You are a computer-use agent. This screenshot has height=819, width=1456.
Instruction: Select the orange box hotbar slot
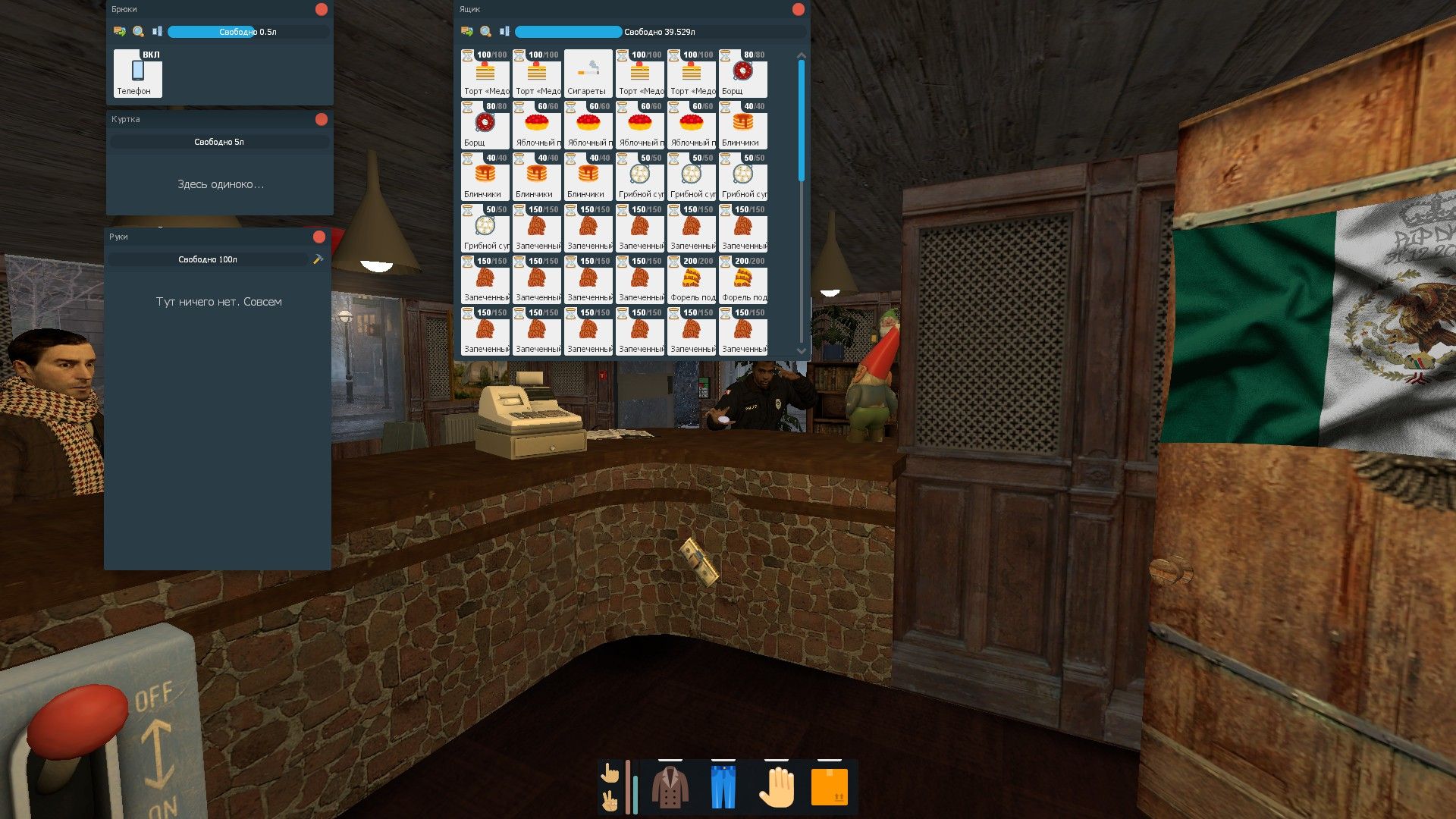pos(830,786)
